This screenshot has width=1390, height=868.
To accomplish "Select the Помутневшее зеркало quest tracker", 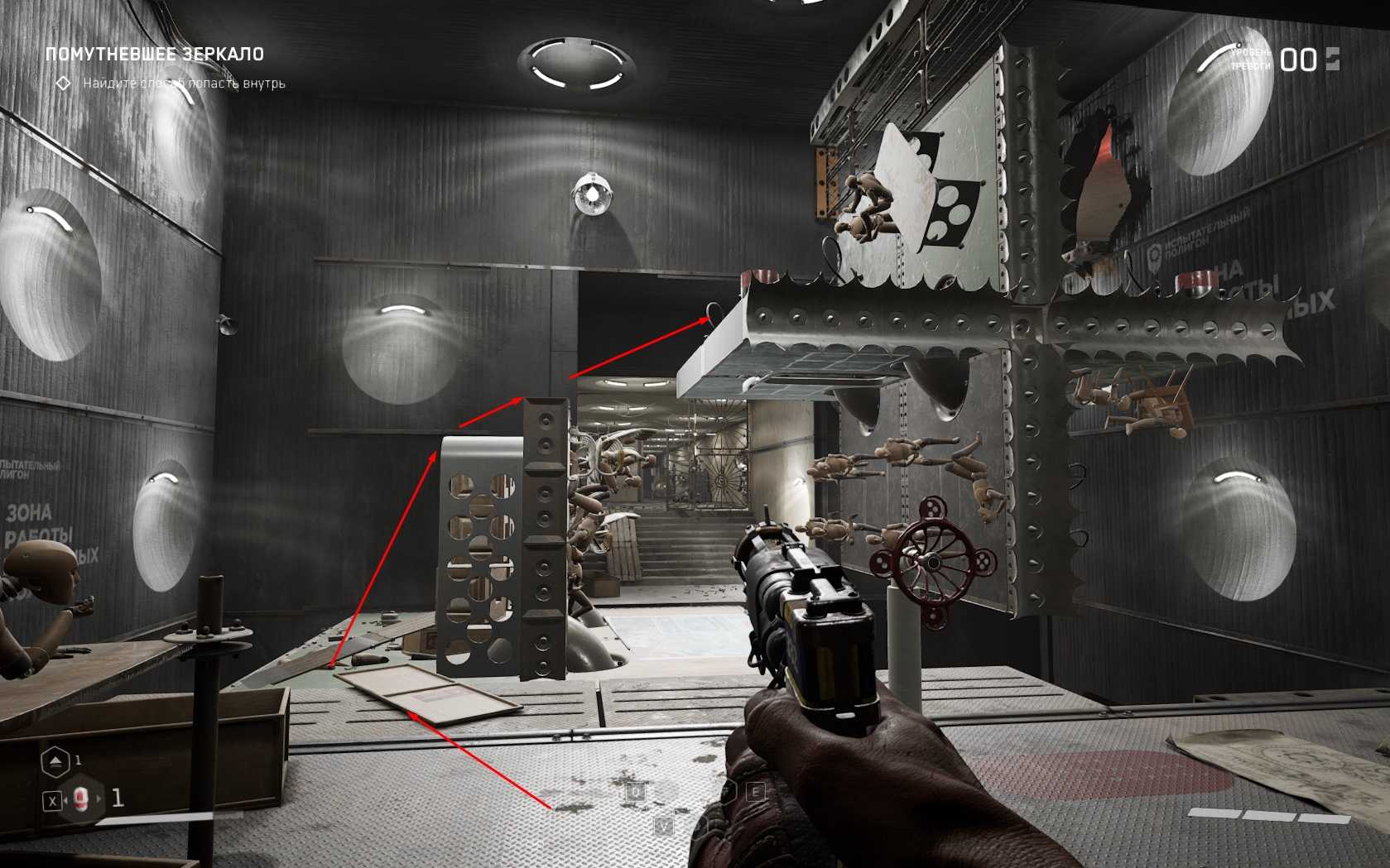I will (155, 55).
